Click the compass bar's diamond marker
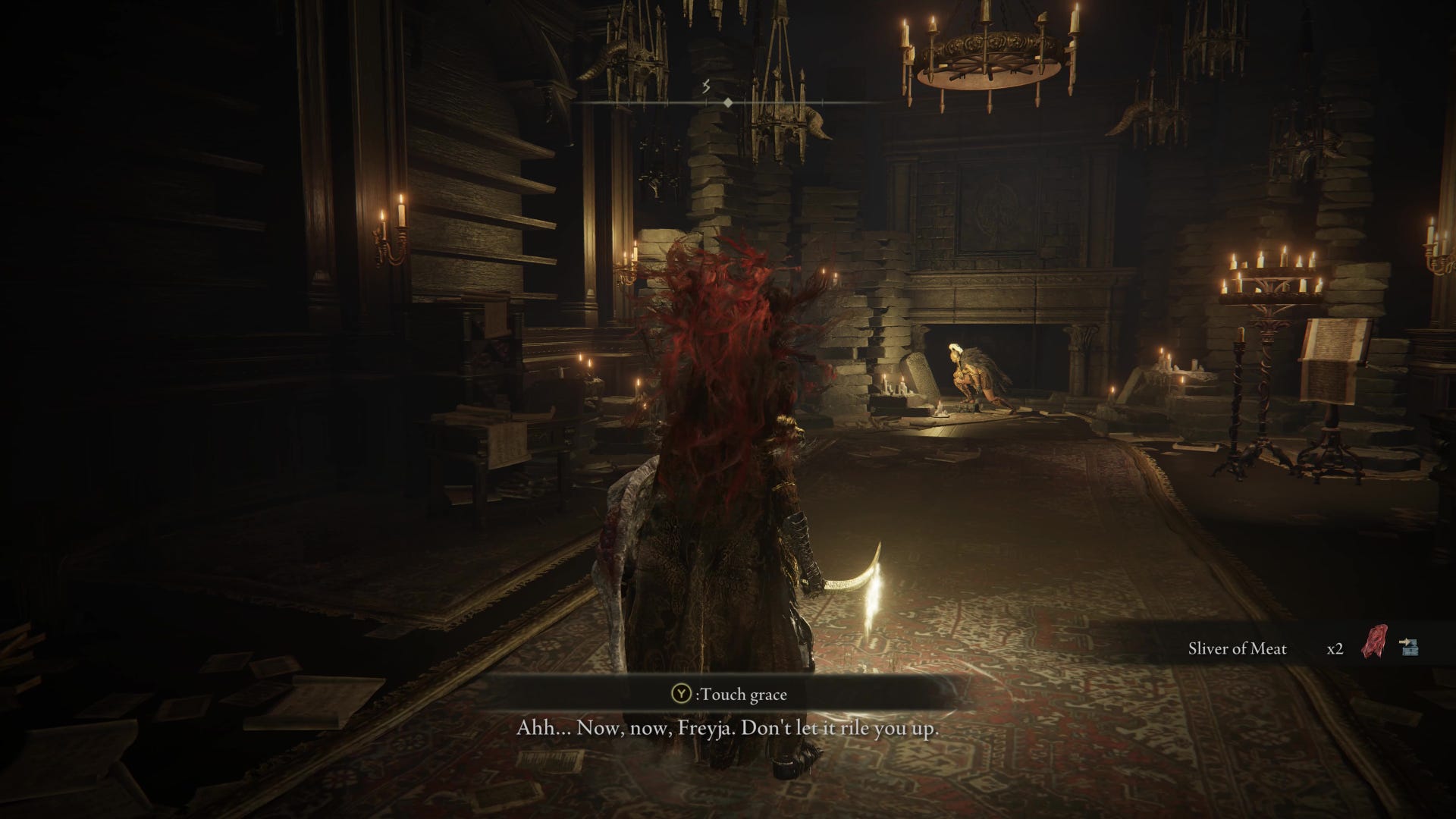The image size is (1456, 819). click(x=727, y=102)
